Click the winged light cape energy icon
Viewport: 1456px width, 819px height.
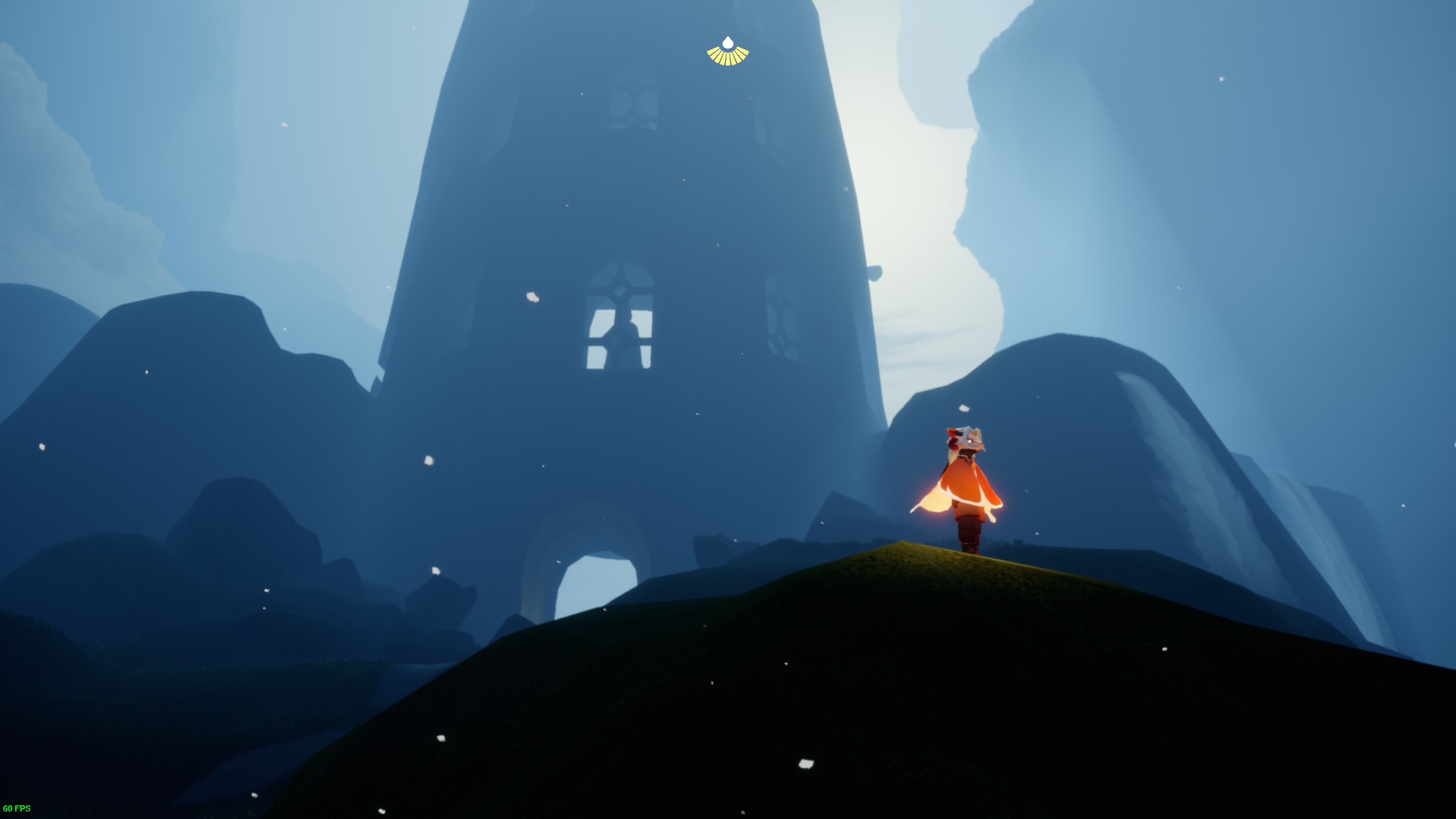click(727, 52)
